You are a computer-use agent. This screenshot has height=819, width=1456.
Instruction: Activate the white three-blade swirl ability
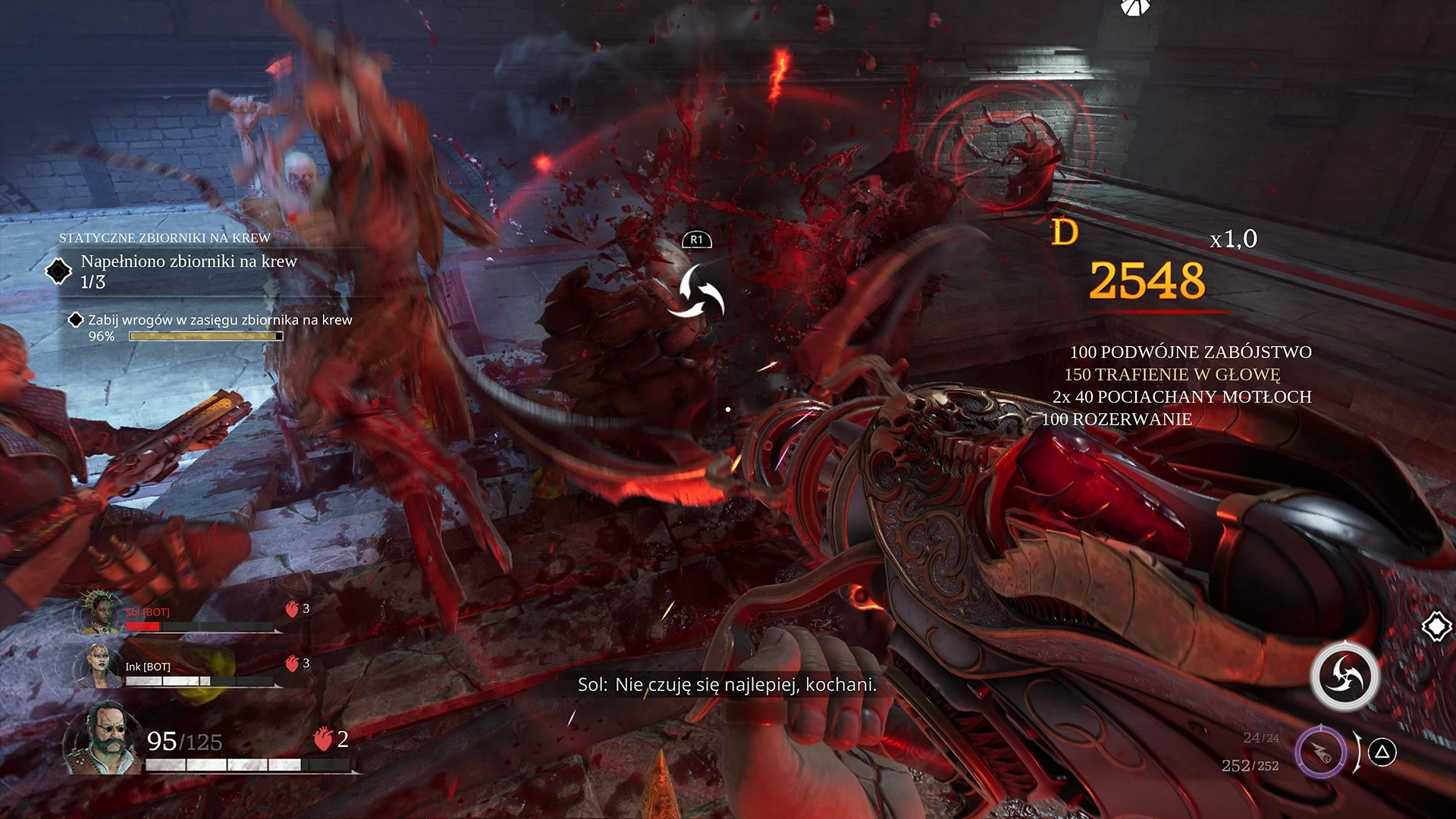[x=1345, y=676]
